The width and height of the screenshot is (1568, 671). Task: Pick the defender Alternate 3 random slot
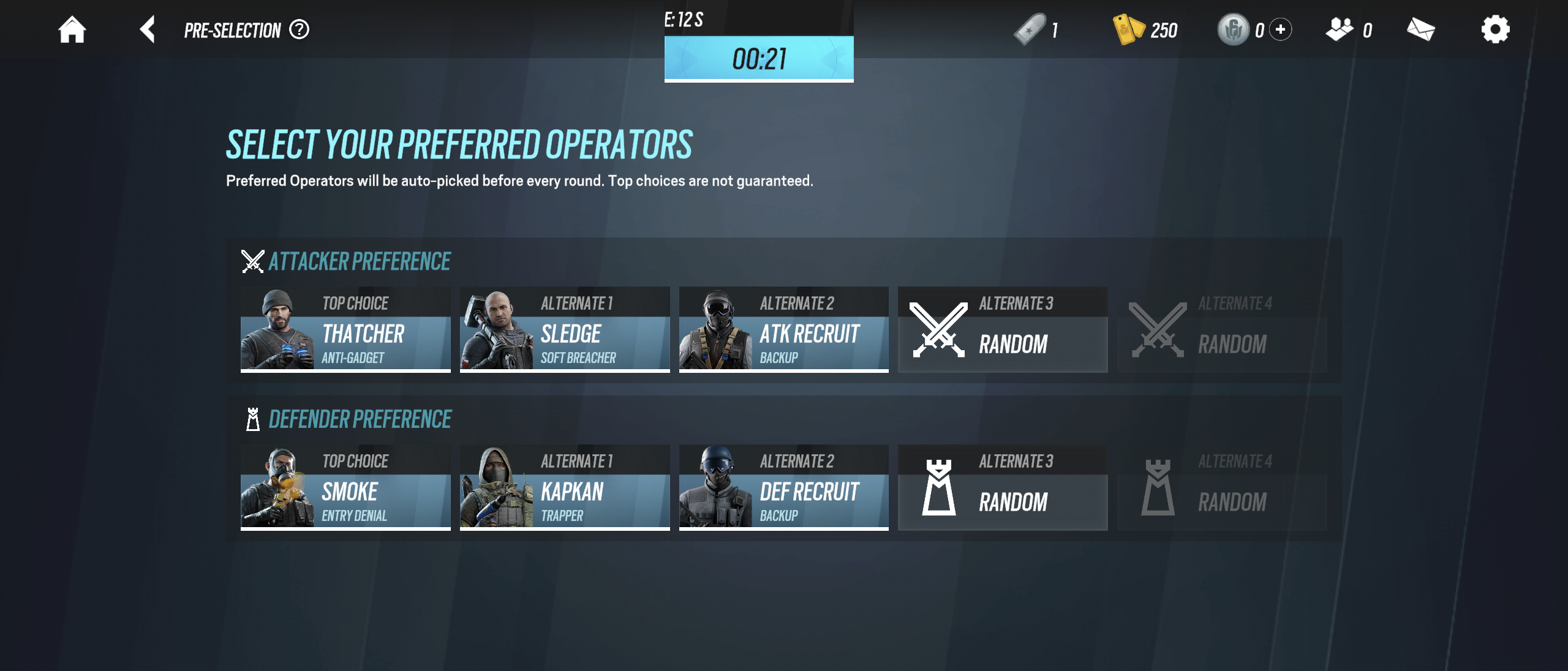coord(1003,487)
